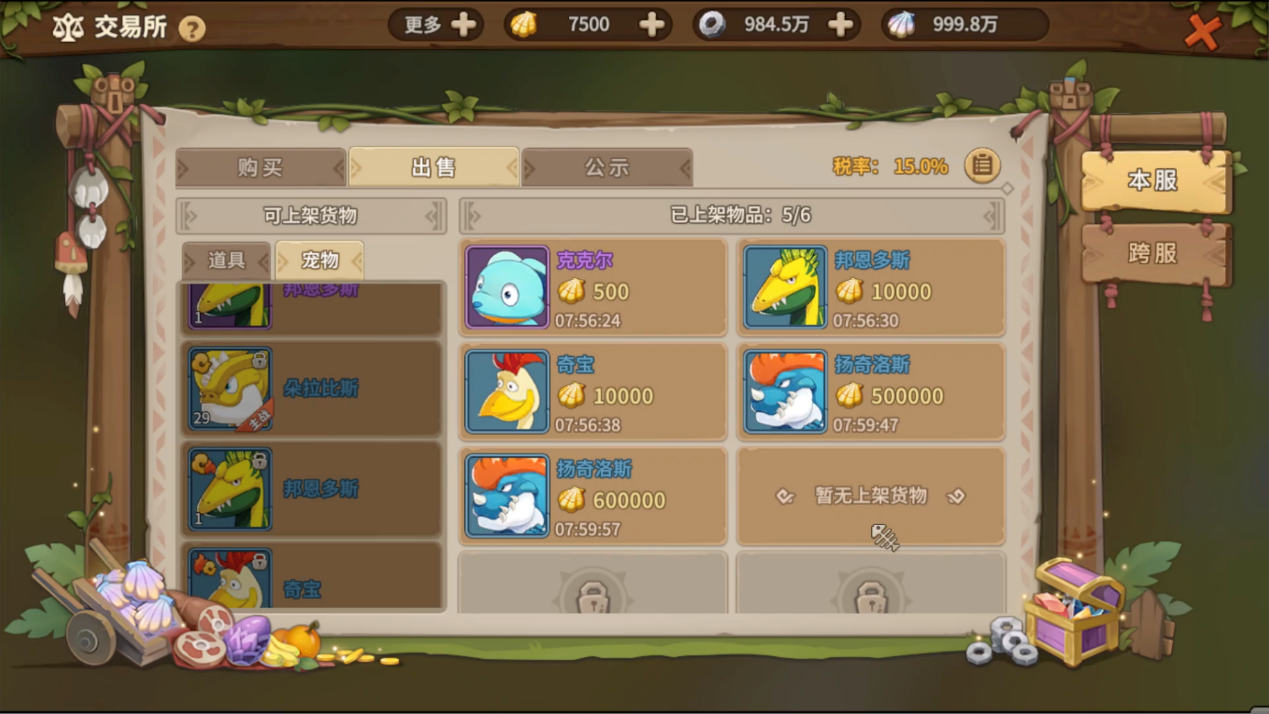Select 朵拉比斯 pet in available list
This screenshot has height=714, width=1269.
312,389
